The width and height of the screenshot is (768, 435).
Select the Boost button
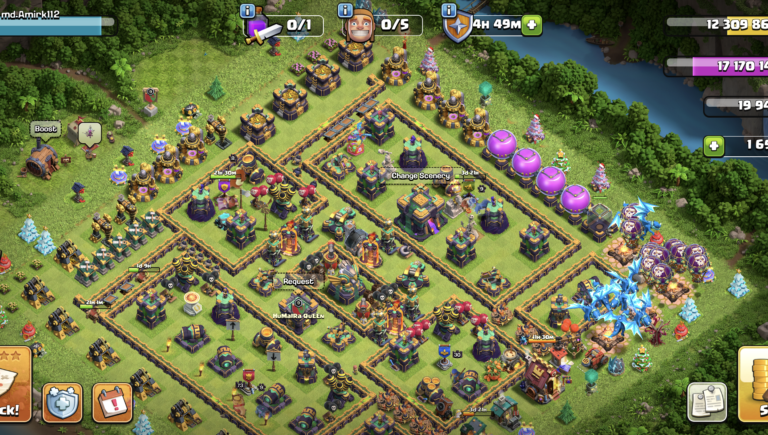point(45,129)
